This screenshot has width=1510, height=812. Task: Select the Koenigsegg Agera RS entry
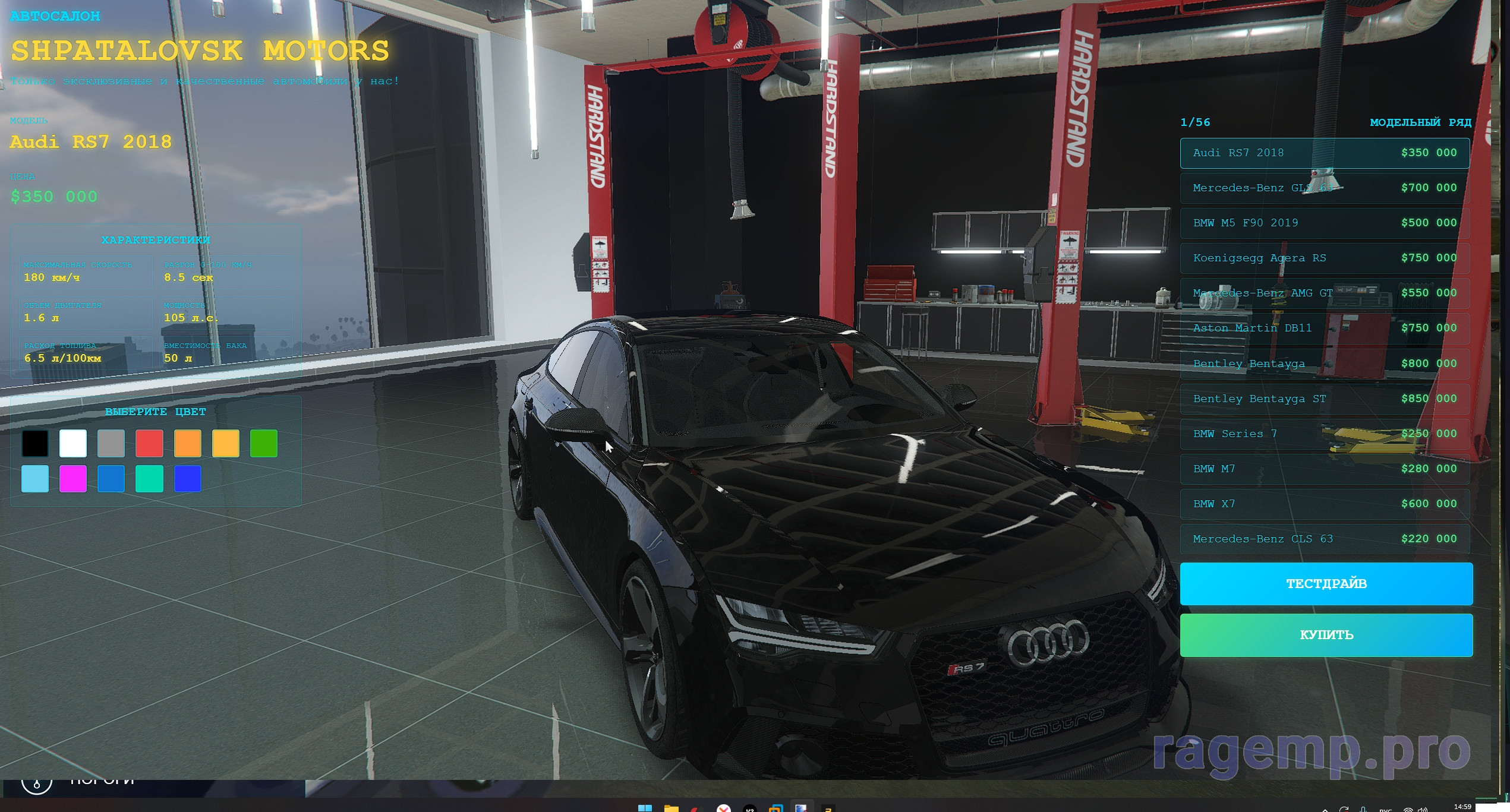click(1324, 258)
